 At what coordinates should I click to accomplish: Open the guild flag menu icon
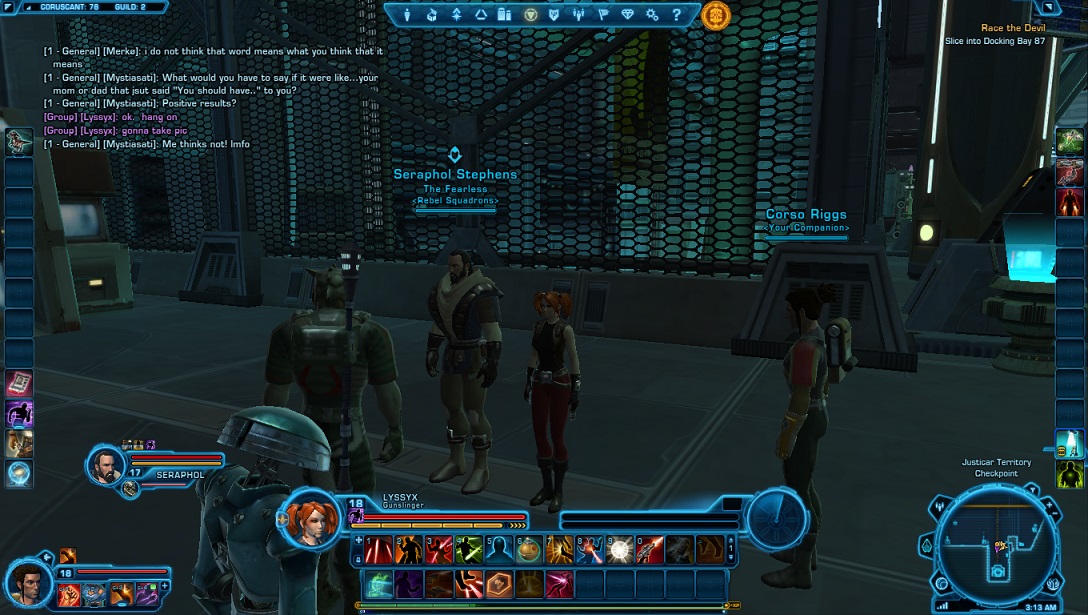(604, 15)
